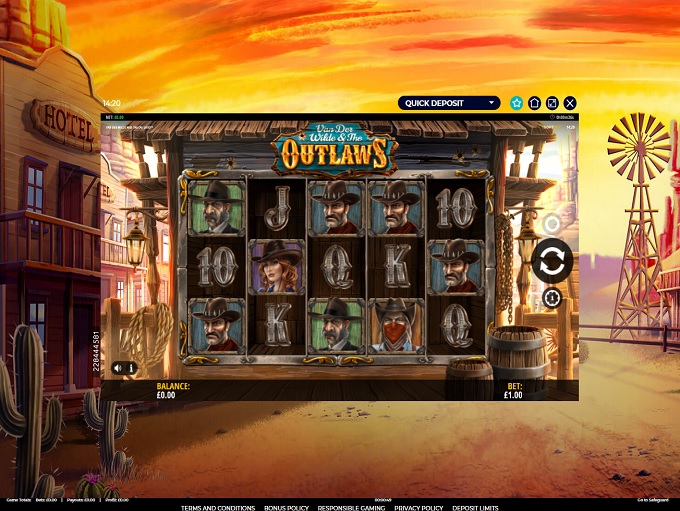Open the game info button
The height and width of the screenshot is (511, 680).
(131, 368)
